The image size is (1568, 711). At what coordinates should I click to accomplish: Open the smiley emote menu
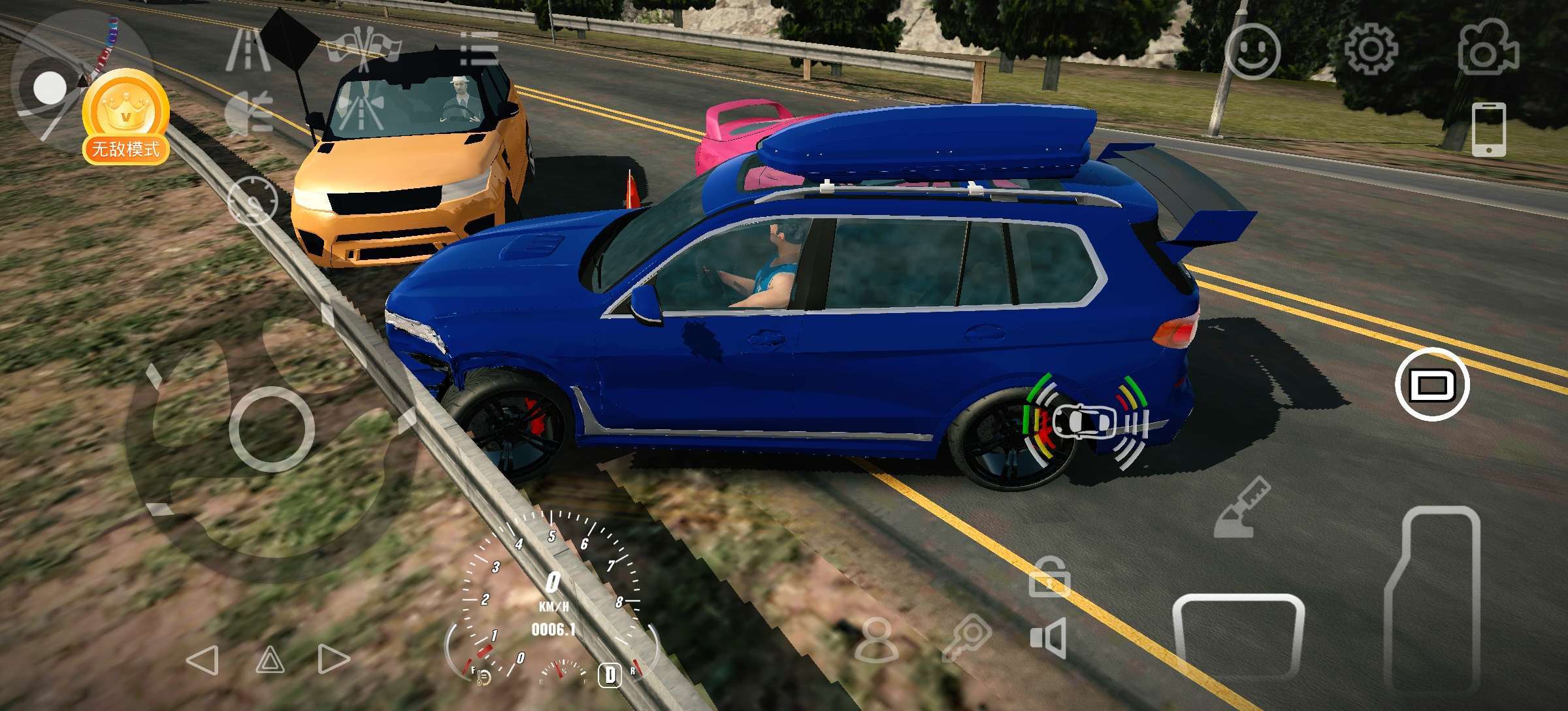click(1252, 51)
